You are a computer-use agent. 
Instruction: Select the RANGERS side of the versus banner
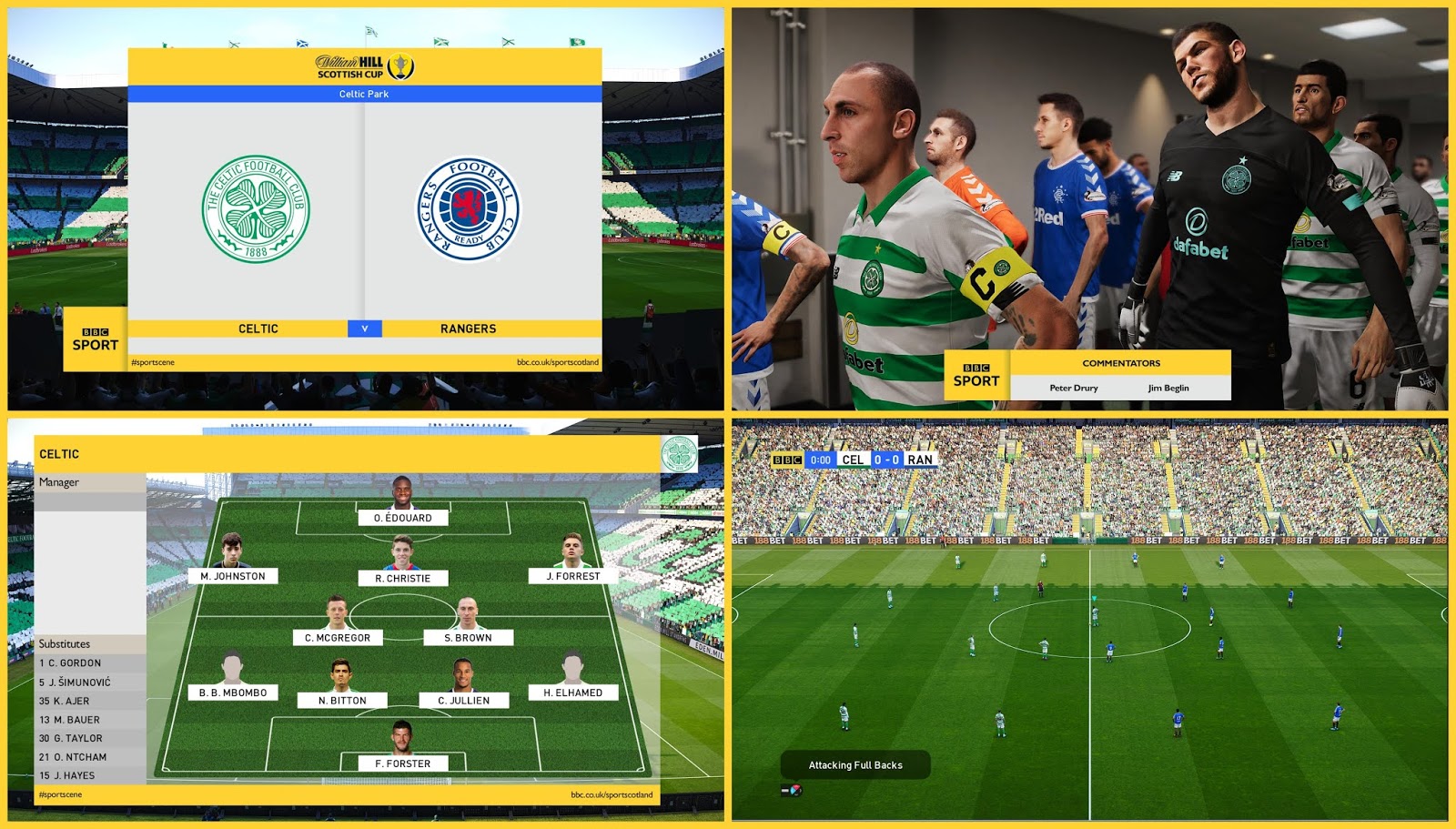[468, 328]
